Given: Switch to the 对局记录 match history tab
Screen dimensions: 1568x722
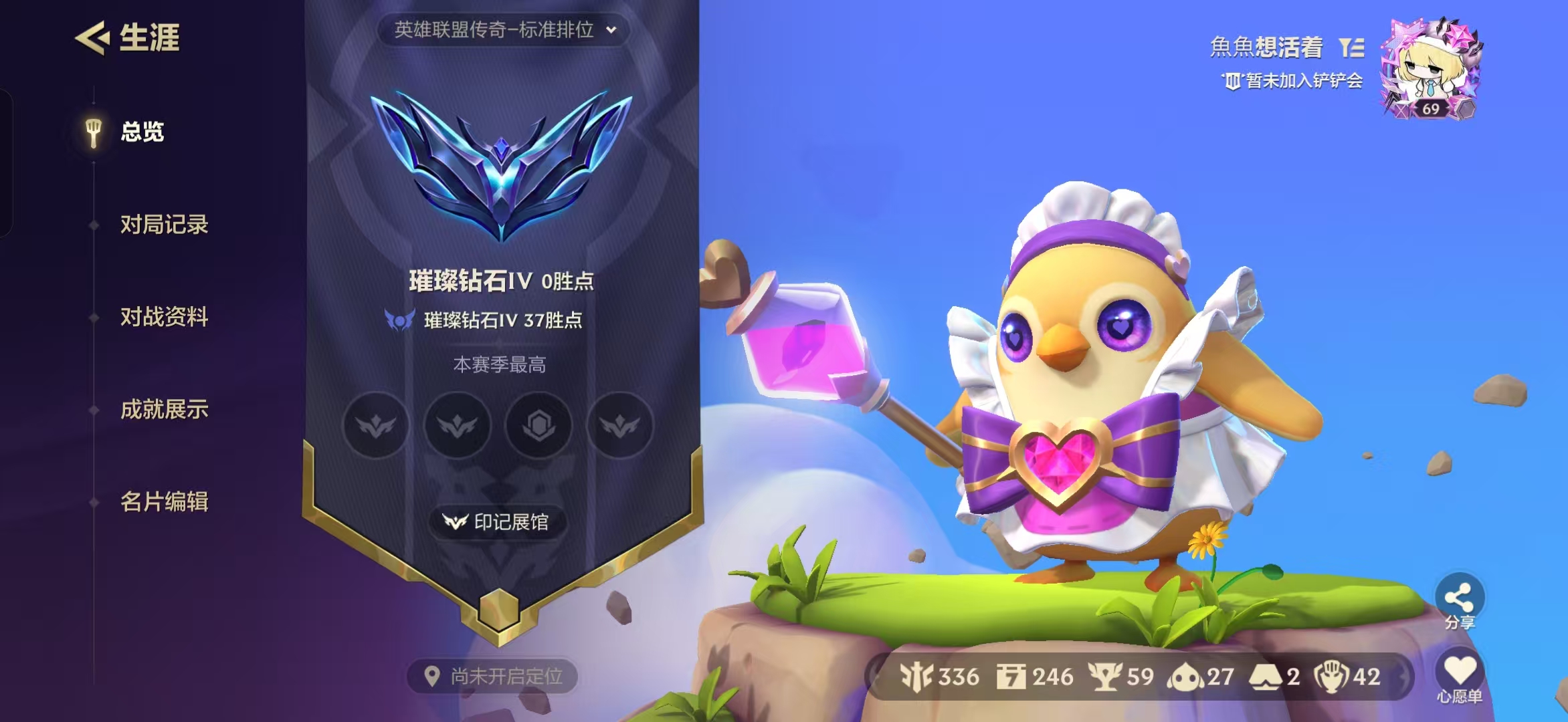Looking at the screenshot, I should [164, 225].
